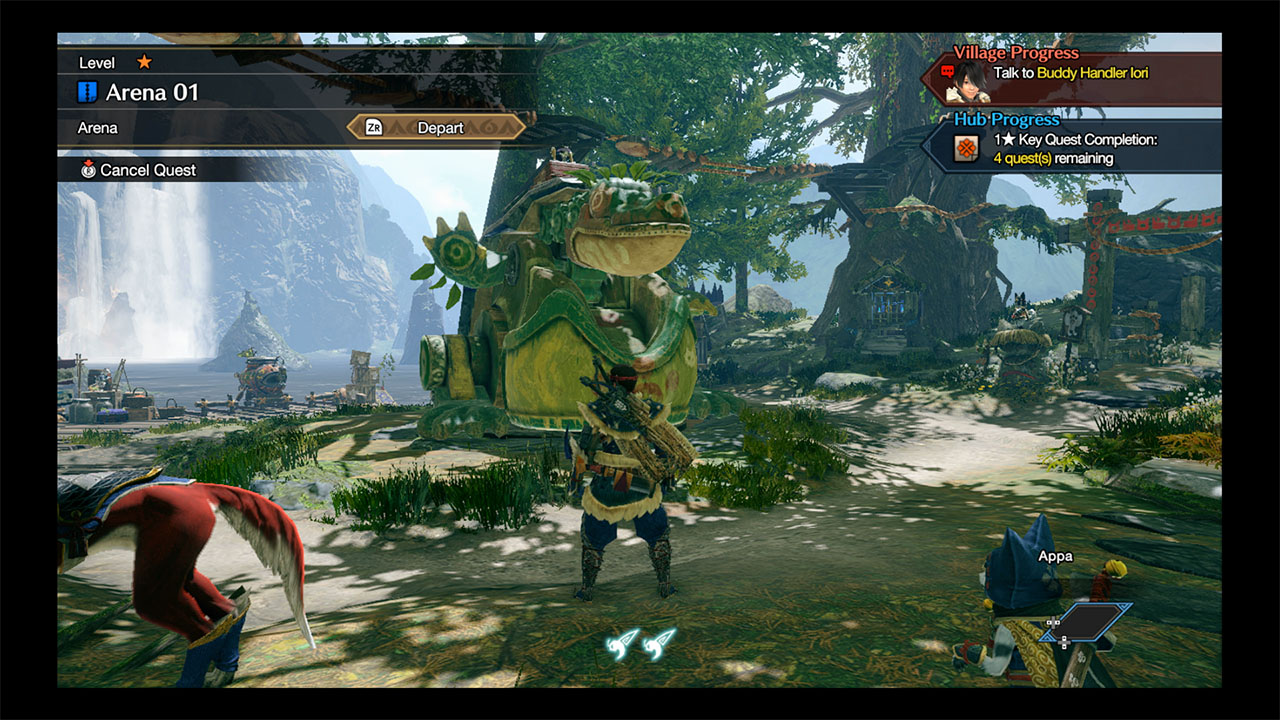This screenshot has height=720, width=1280.
Task: Click the orange Key Quest hub icon
Action: [x=965, y=149]
